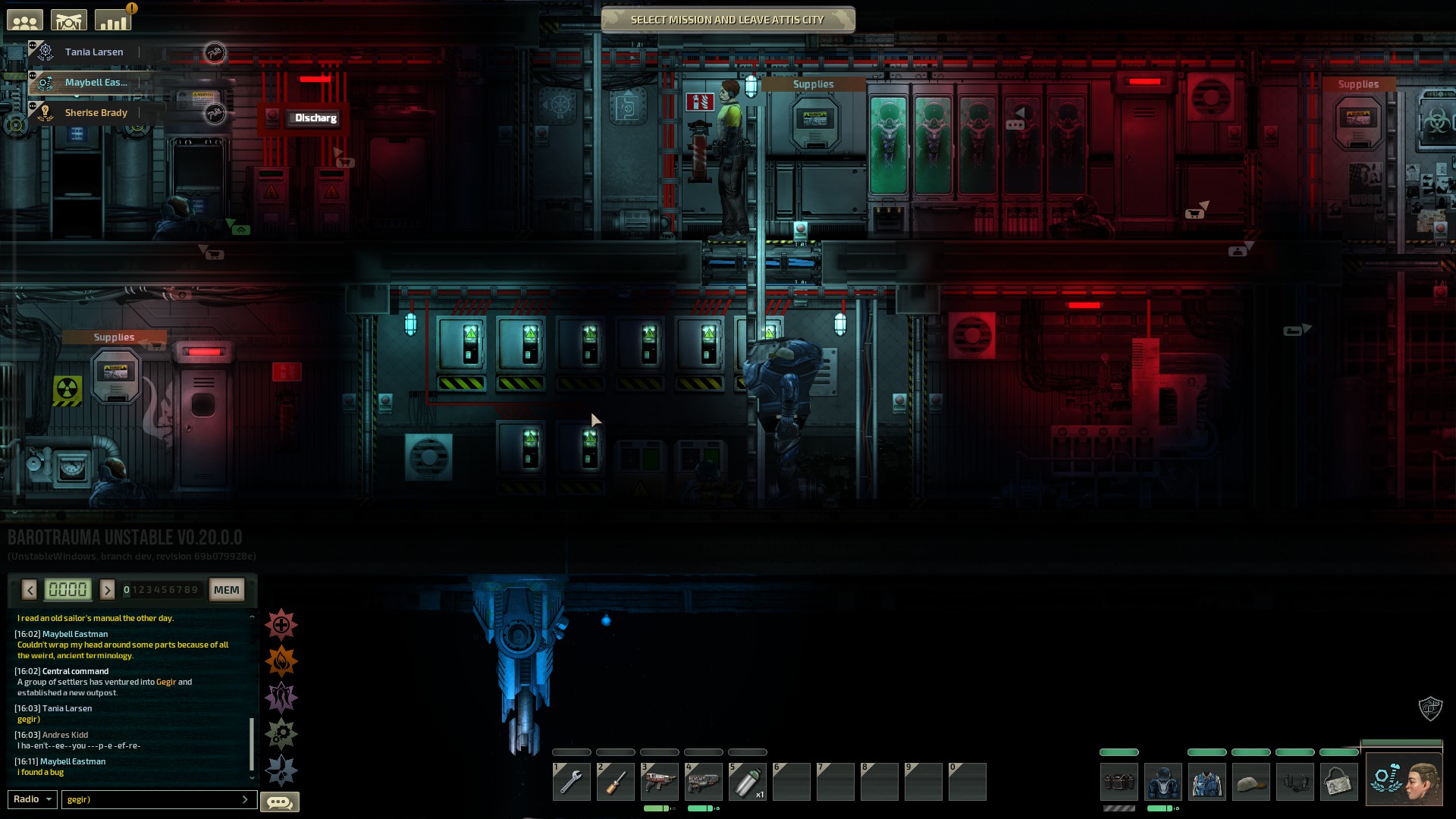Open the mission panel icon with alert badge
Viewport: 1456px width, 819px height.
pyautogui.click(x=112, y=19)
